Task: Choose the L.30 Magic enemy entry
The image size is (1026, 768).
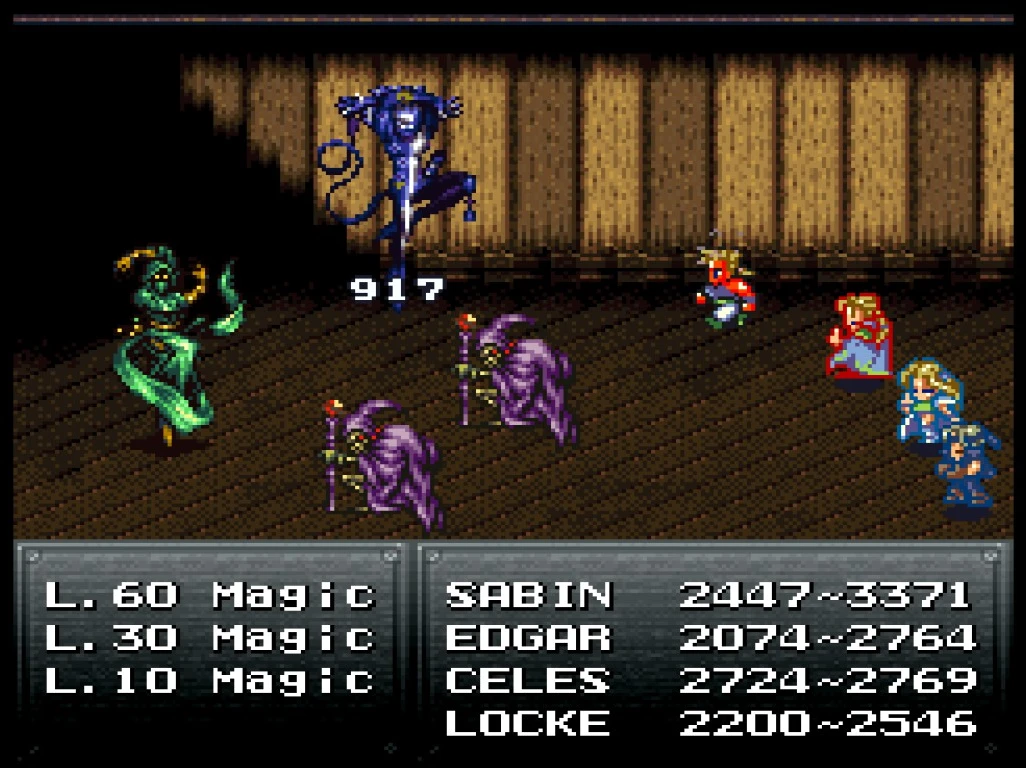Action: 209,638
